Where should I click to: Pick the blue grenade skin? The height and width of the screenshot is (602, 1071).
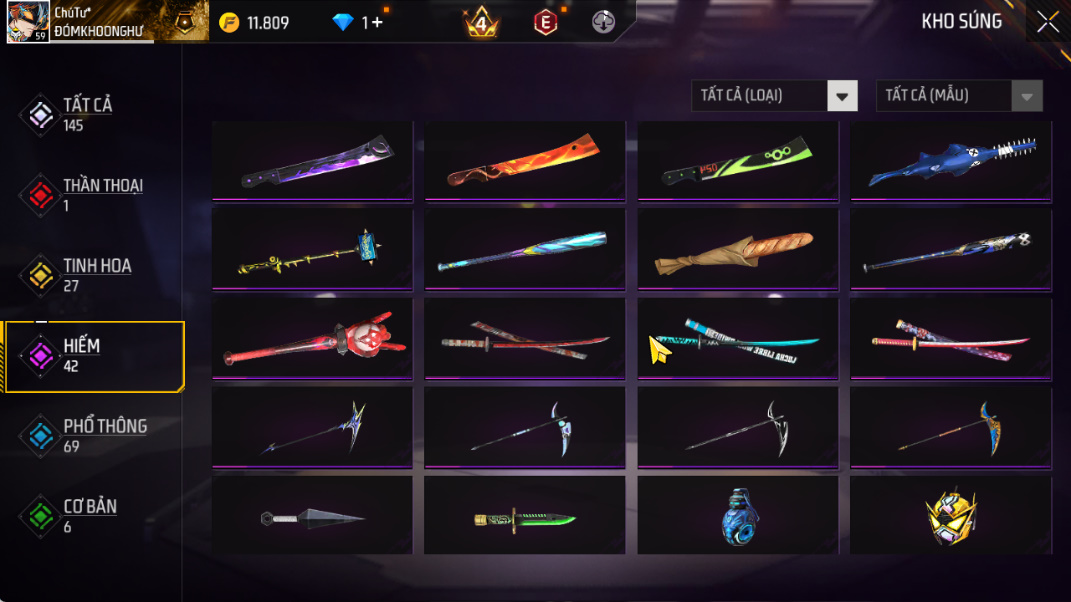[x=738, y=518]
